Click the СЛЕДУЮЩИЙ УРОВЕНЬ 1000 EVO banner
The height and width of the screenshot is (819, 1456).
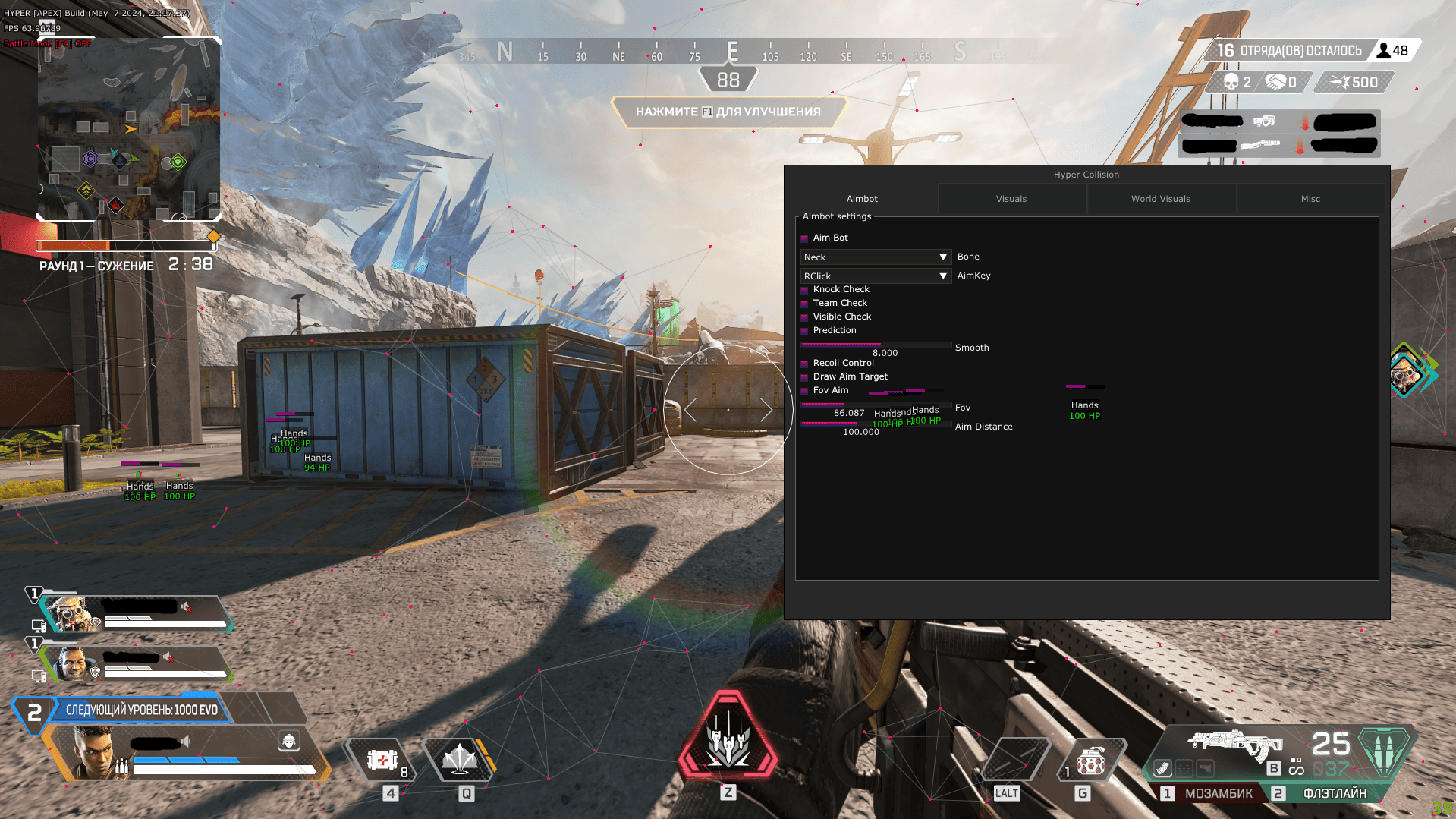(139, 710)
